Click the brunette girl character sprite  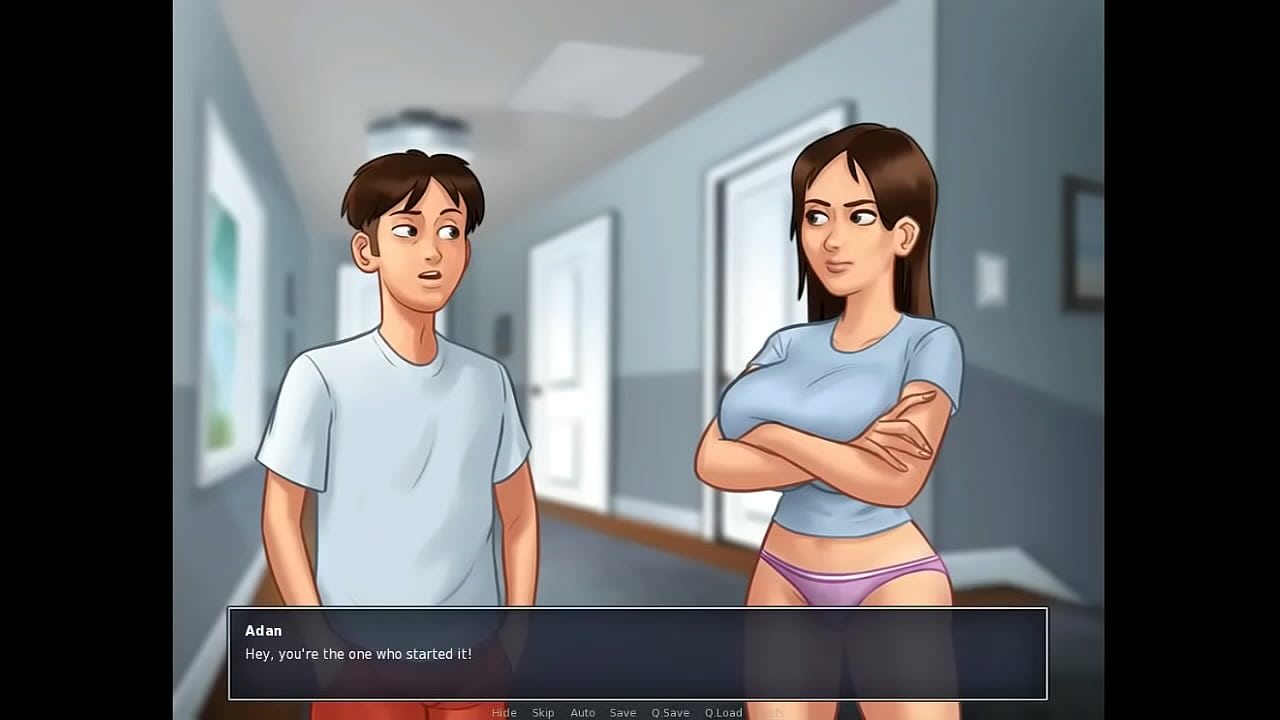(850, 380)
